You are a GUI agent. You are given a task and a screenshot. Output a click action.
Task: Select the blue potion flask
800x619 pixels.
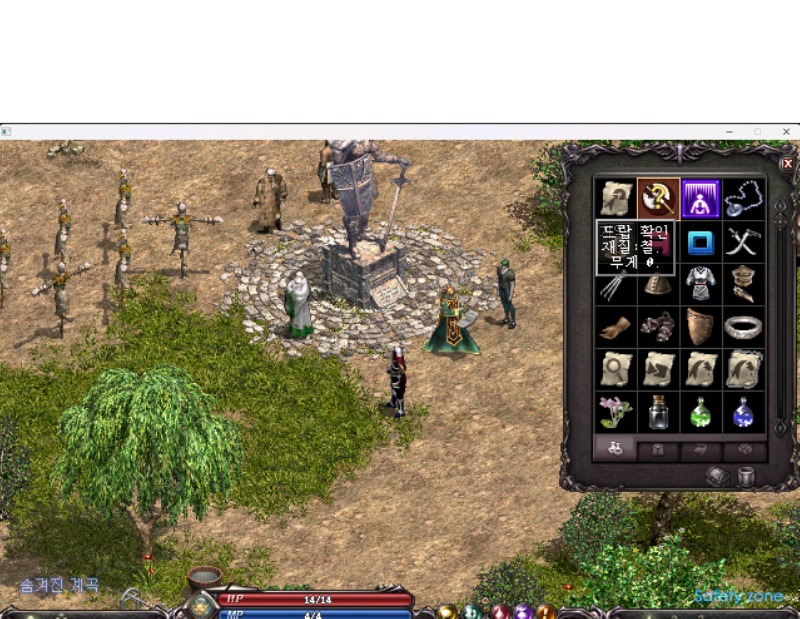[743, 412]
